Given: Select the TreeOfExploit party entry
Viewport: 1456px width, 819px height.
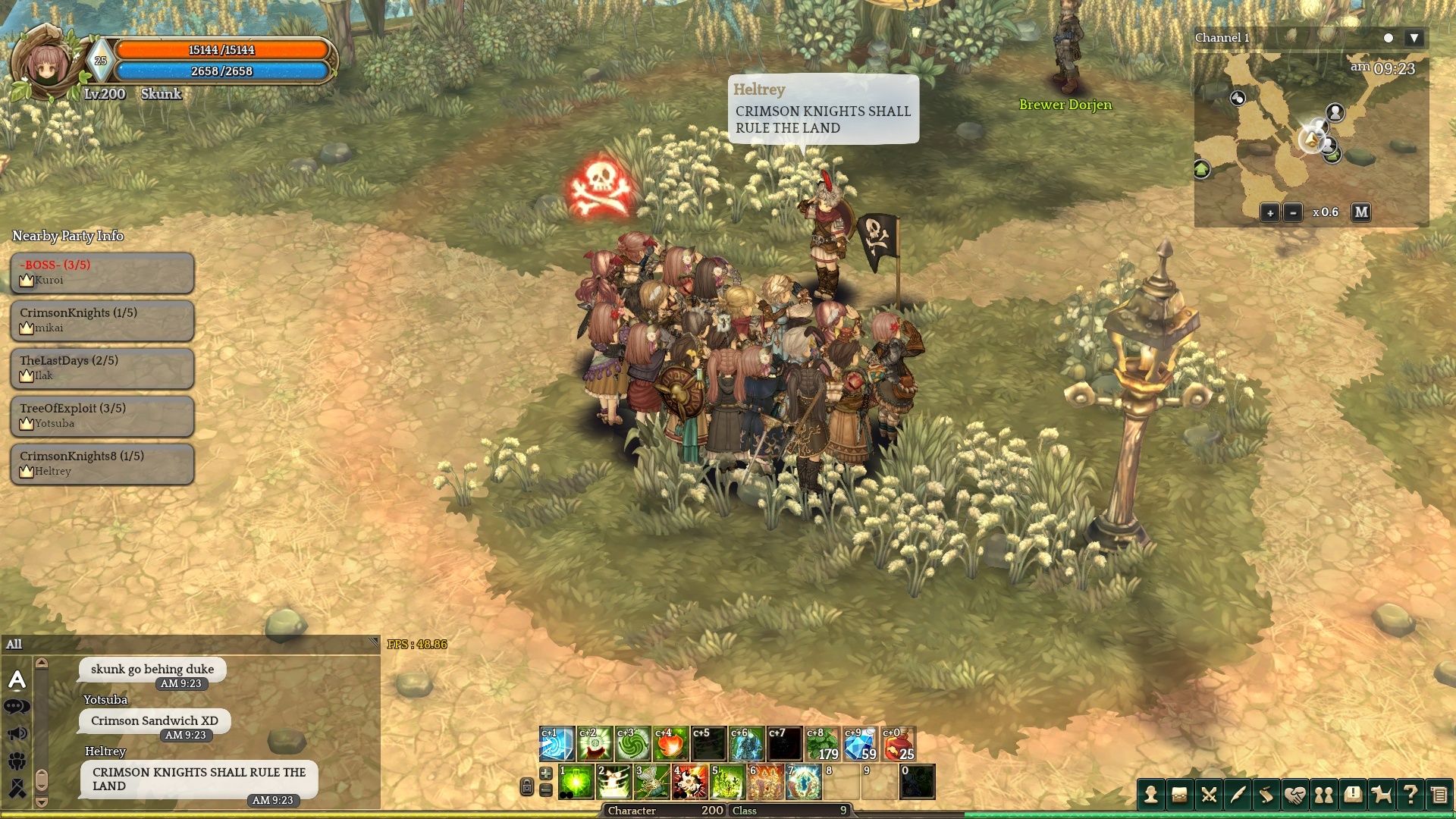Looking at the screenshot, I should 102,416.
